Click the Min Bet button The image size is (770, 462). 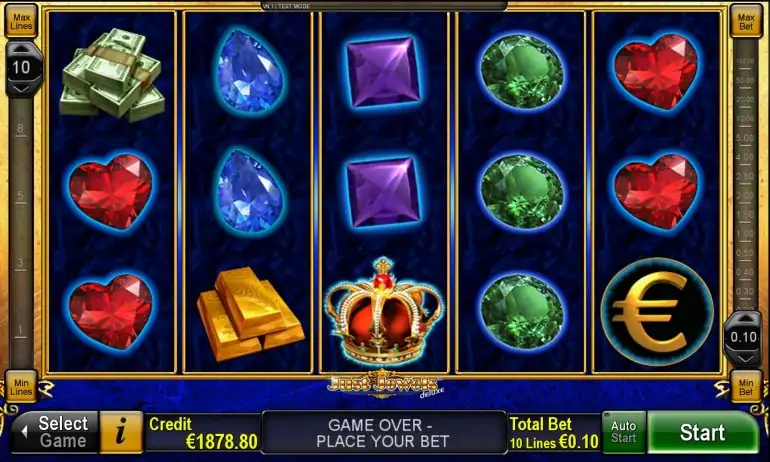tap(746, 387)
